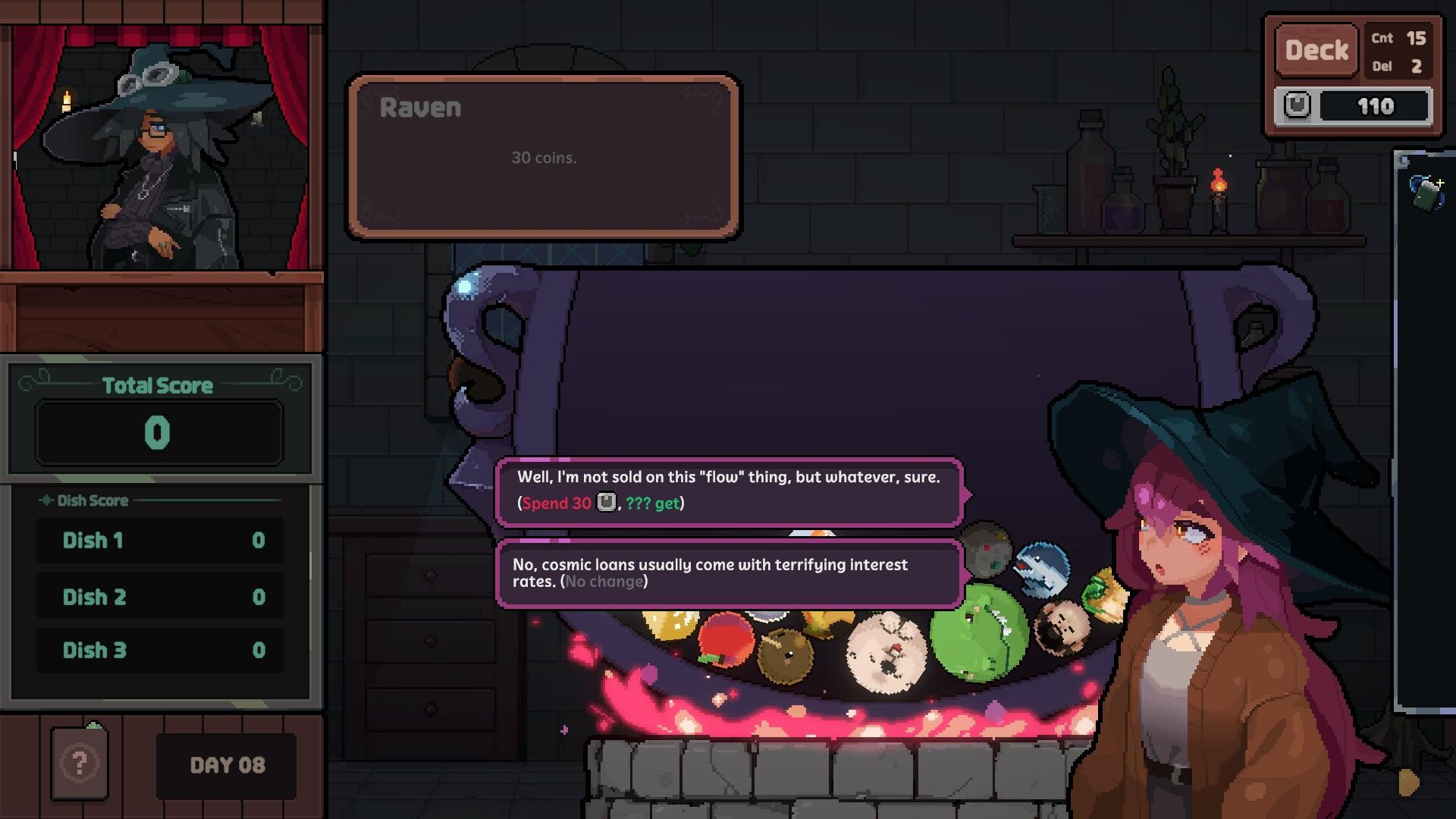Click the Cnt 15 deck counter
Viewport: 1456px width, 819px height.
[x=1397, y=37]
